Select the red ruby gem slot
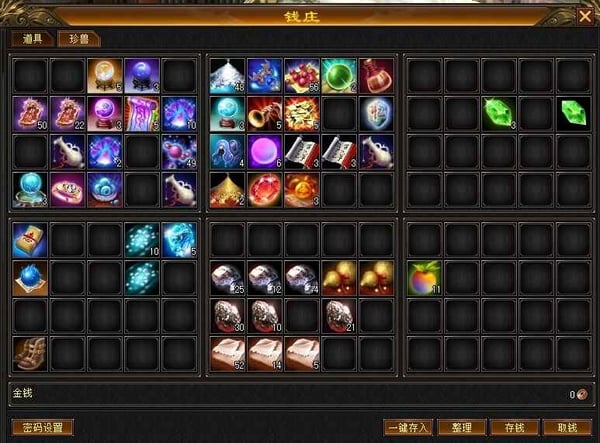Screen dimensions: 600x443 tap(264, 187)
